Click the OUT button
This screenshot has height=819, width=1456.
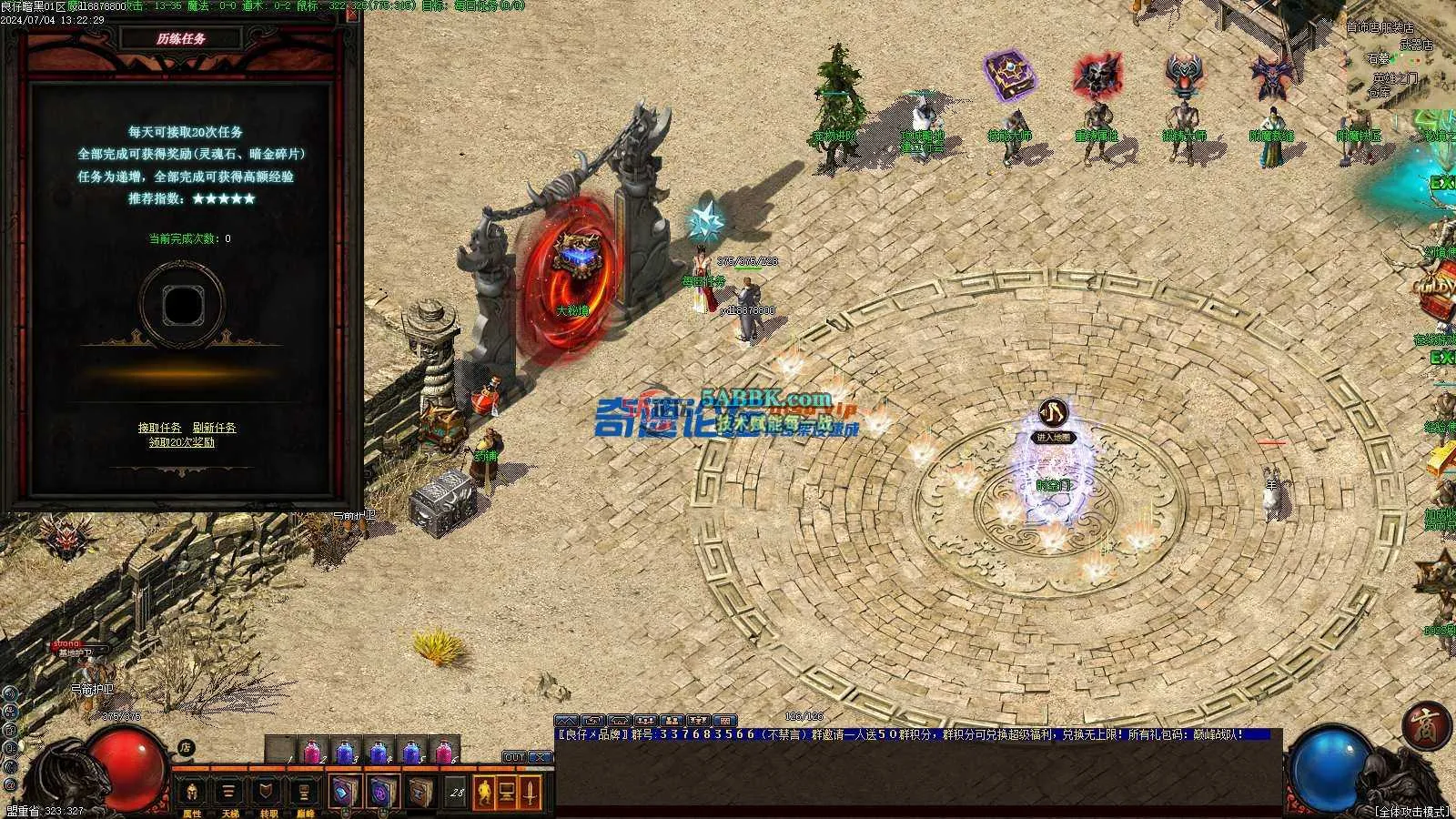click(x=514, y=757)
